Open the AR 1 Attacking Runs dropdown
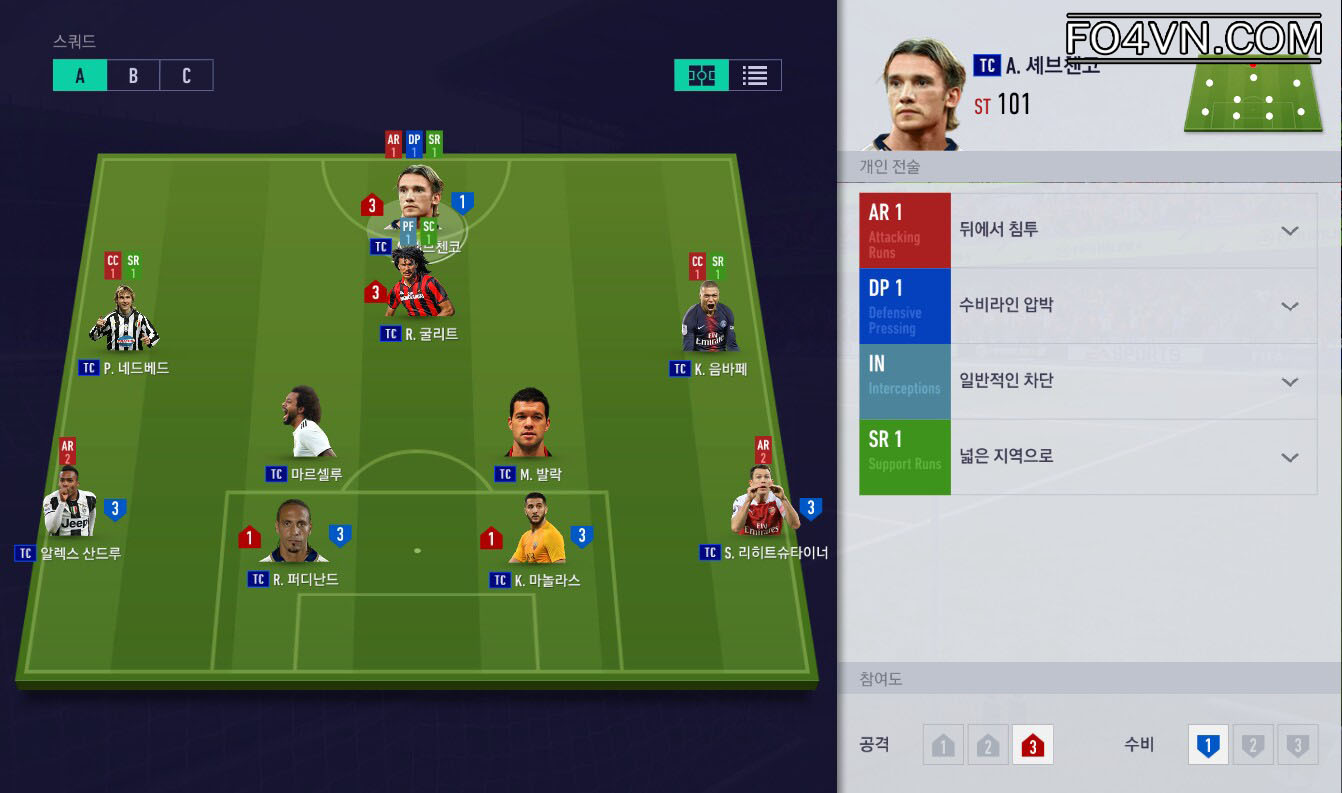Image resolution: width=1342 pixels, height=793 pixels. 1289,231
